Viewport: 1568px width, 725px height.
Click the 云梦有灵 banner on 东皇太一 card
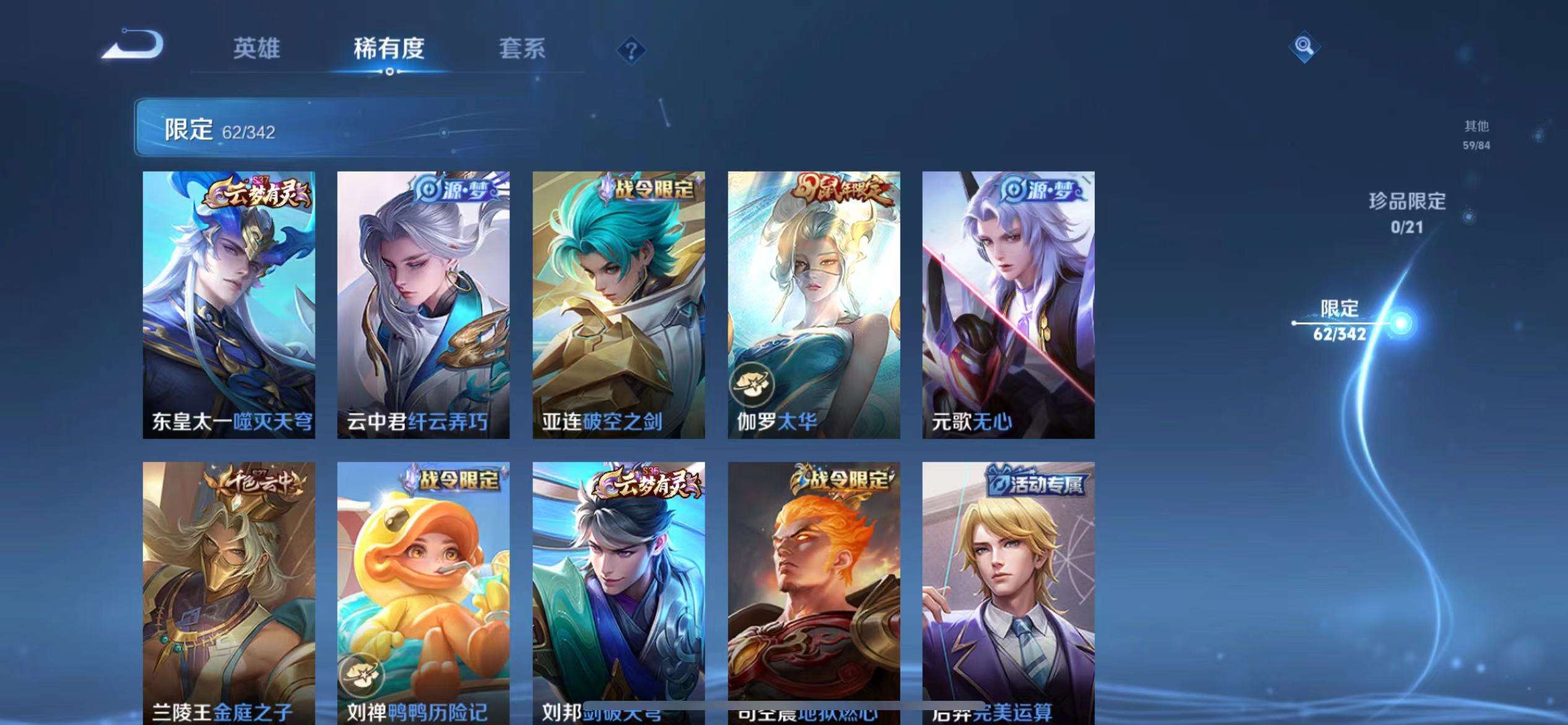(261, 194)
